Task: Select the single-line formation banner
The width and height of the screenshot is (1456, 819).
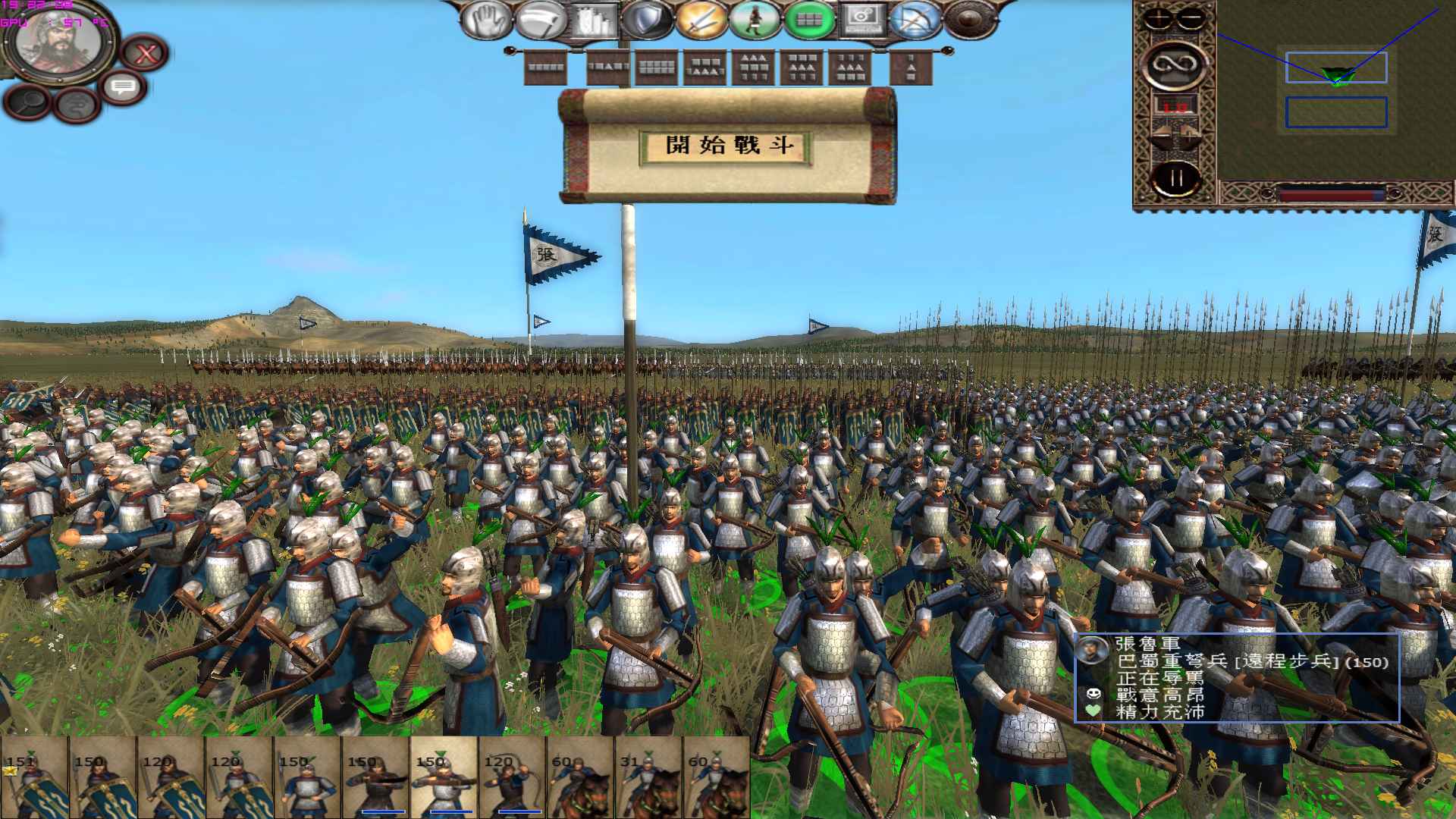Action: pos(546,67)
